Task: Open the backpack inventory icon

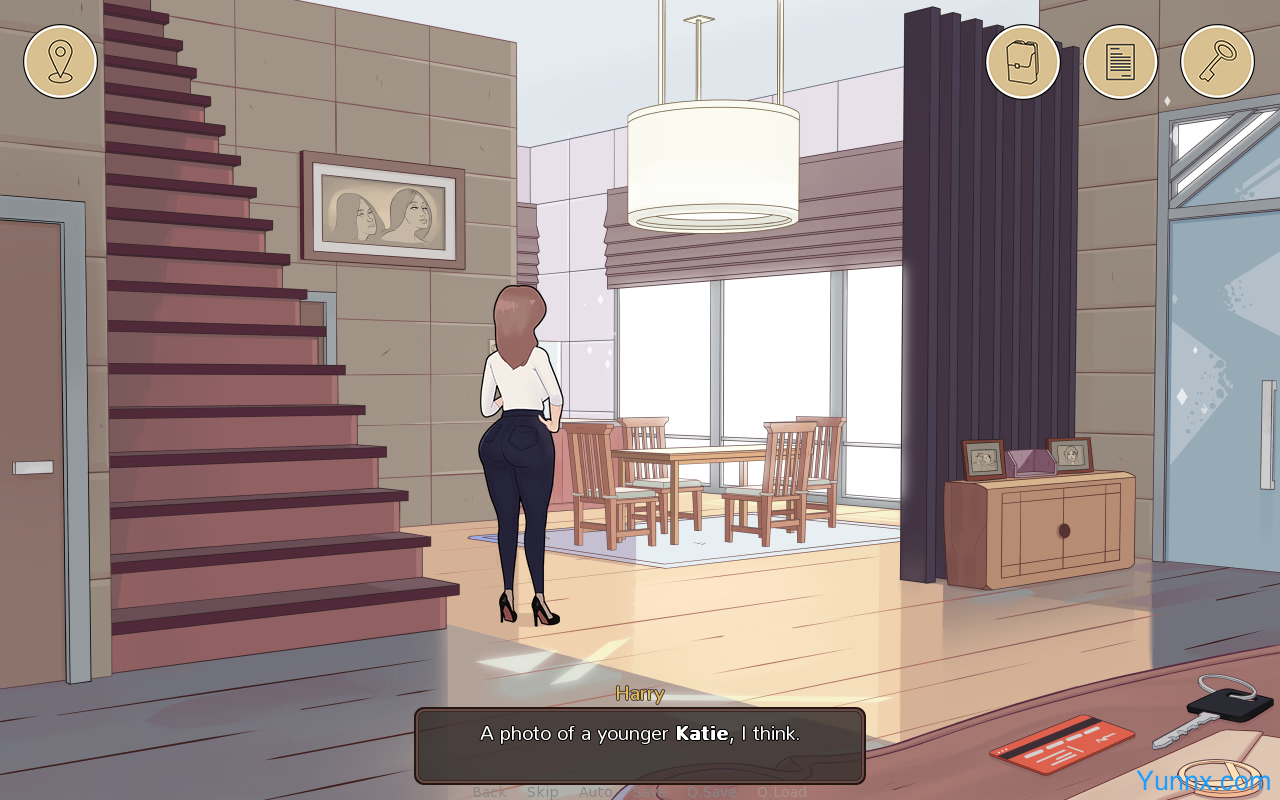Action: tap(1023, 61)
